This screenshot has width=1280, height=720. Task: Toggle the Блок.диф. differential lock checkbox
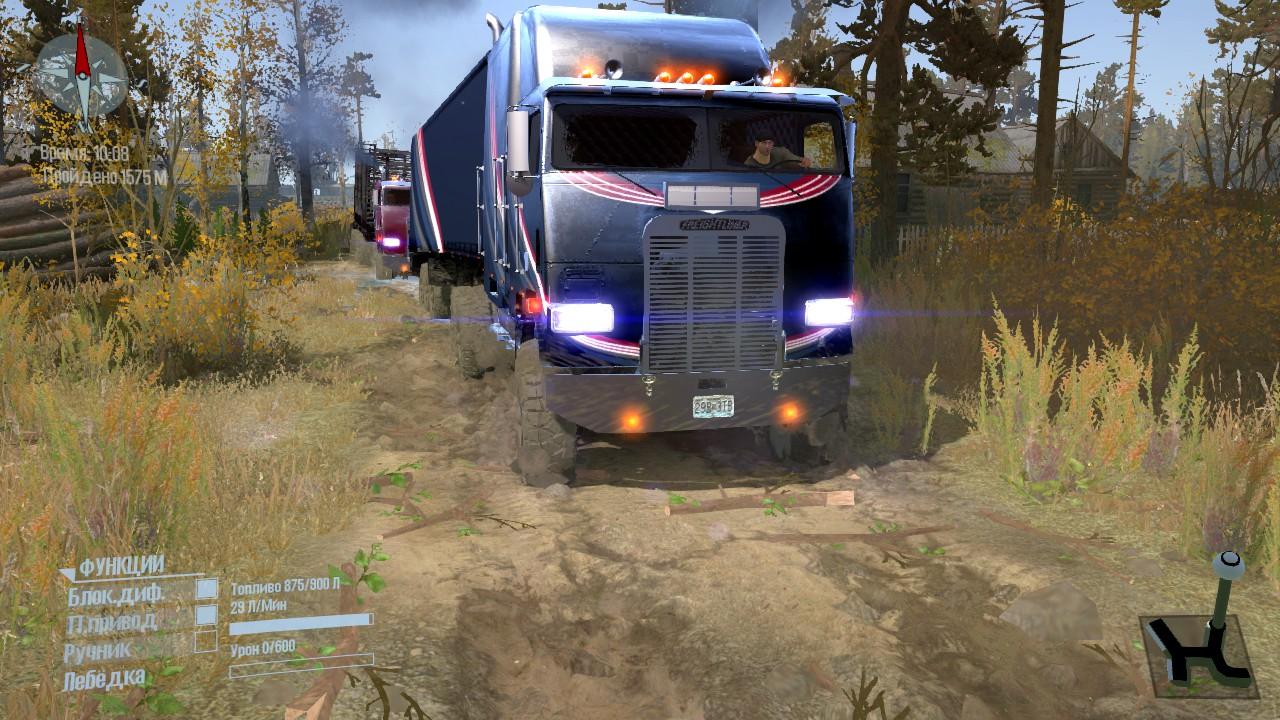[x=206, y=590]
